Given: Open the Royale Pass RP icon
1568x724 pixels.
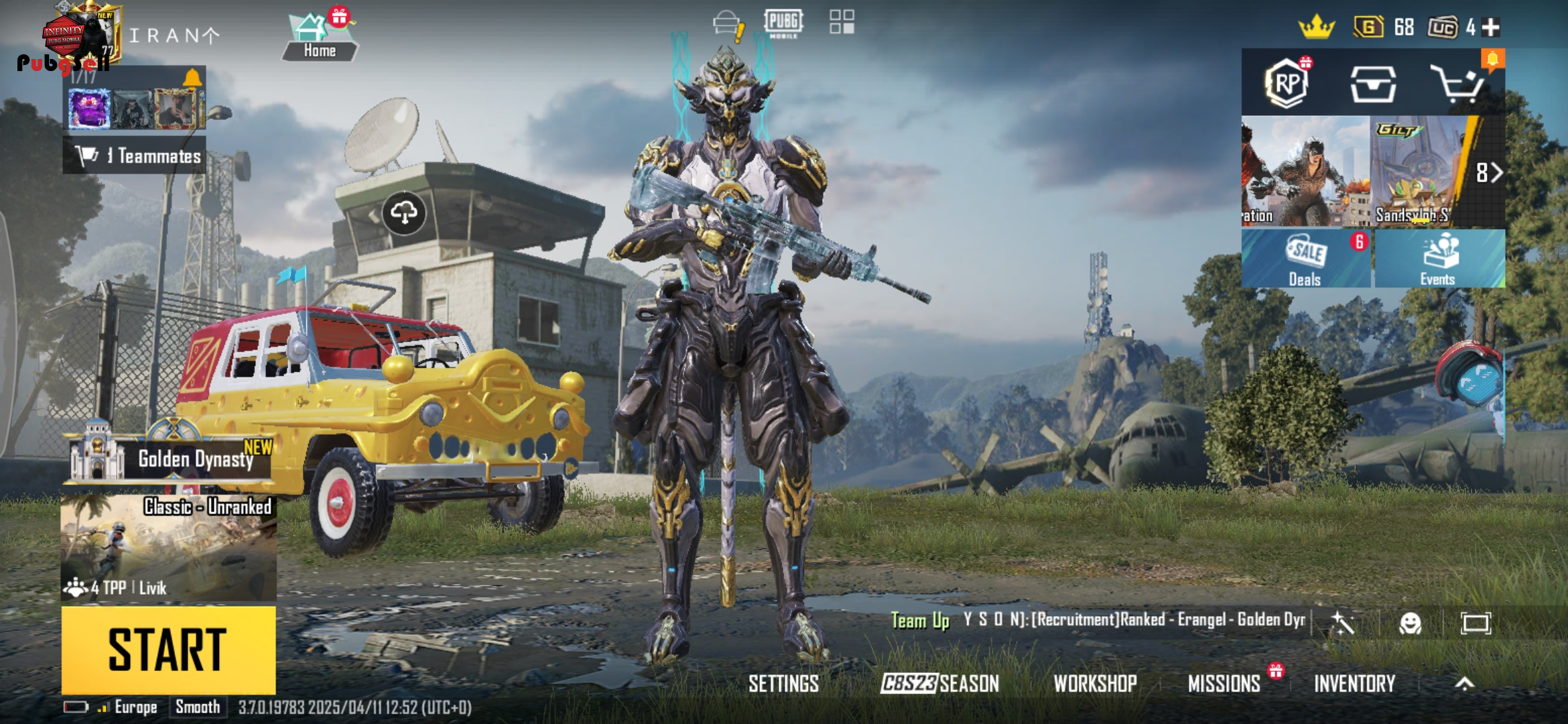Looking at the screenshot, I should (1286, 84).
